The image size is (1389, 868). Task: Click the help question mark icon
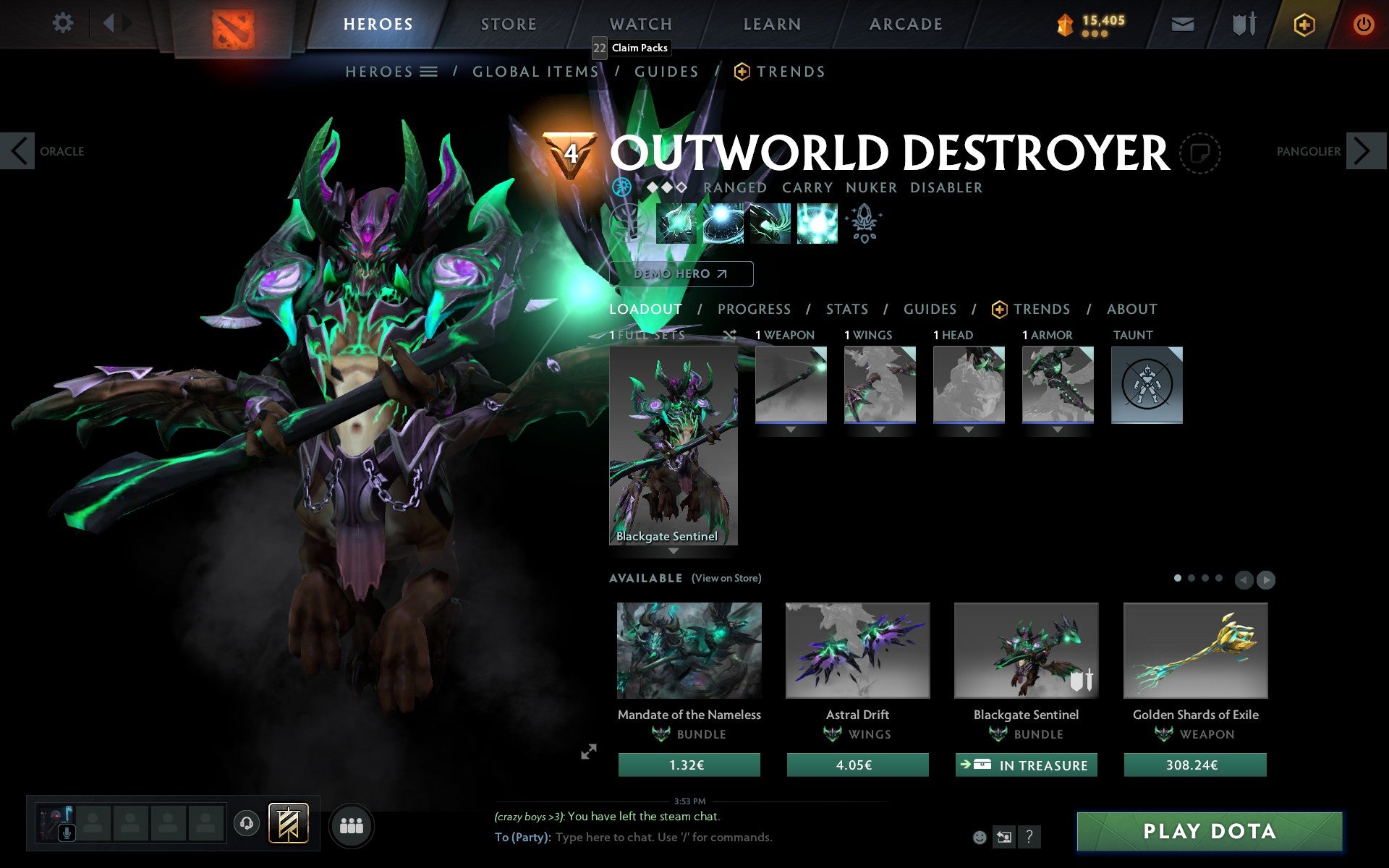pos(1030,838)
